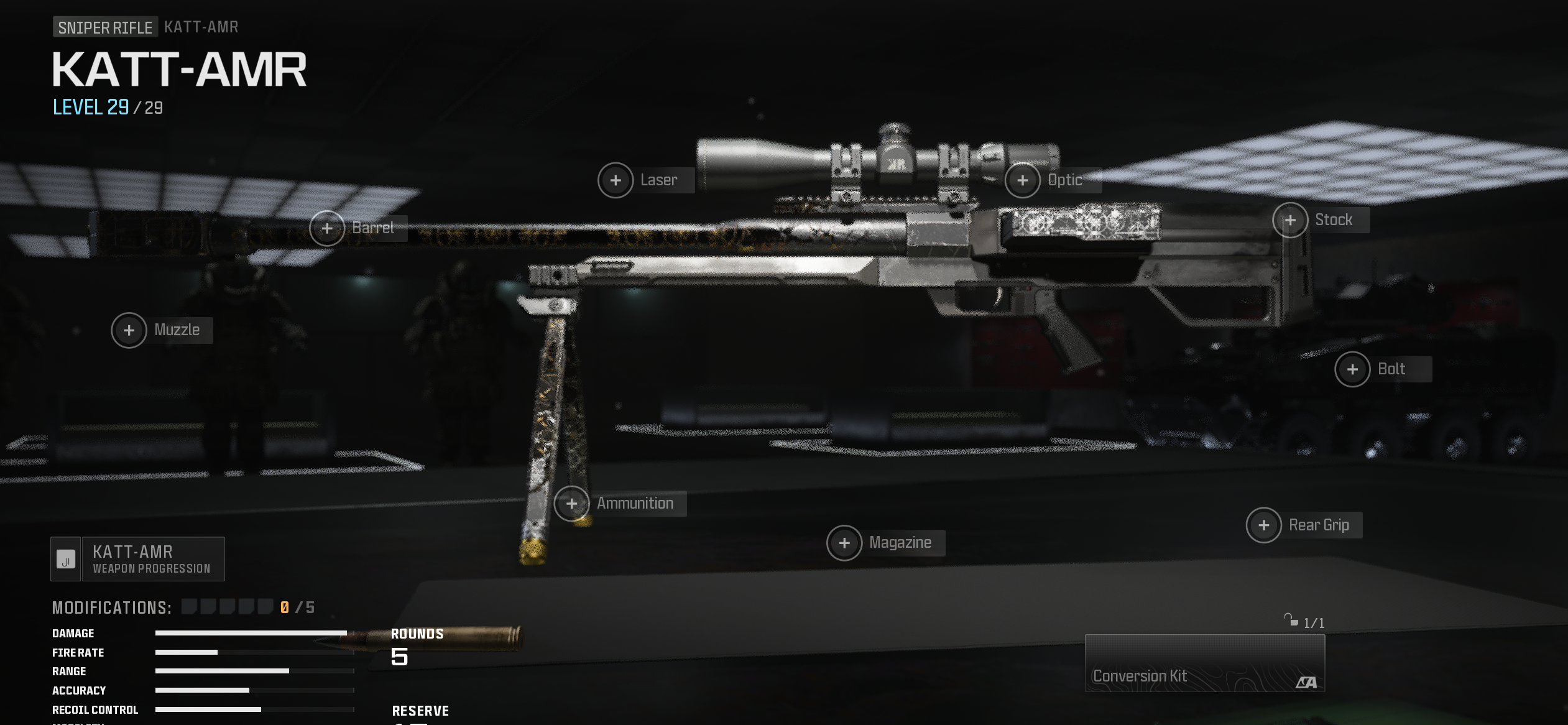
Task: Open the Magazine attachment slot
Action: (844, 543)
